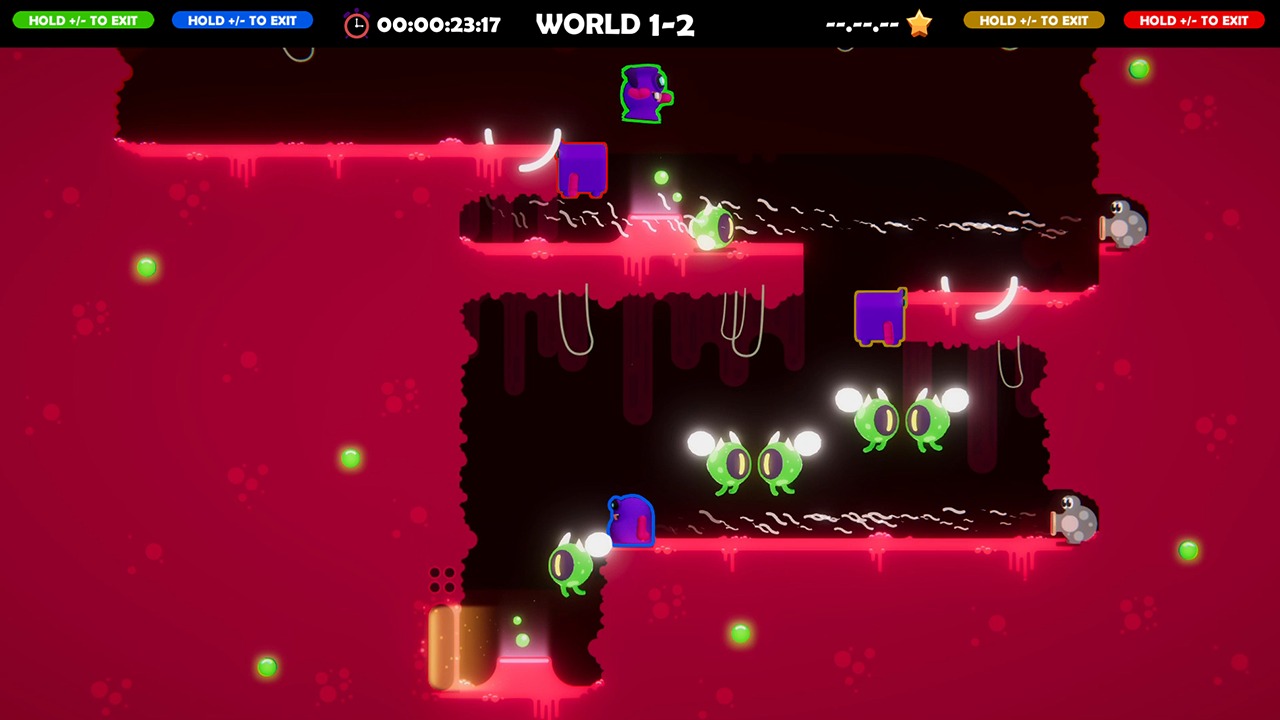Select the gold star best-time icon
1280x720 pixels.
coord(916,23)
